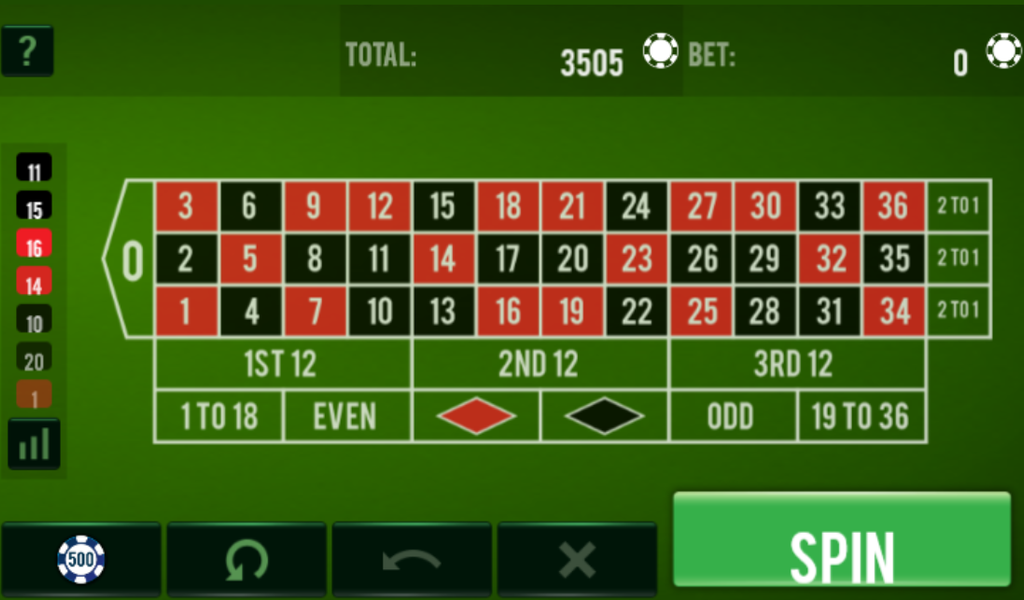Open the question mark help button
1024x600 pixels.
point(27,51)
